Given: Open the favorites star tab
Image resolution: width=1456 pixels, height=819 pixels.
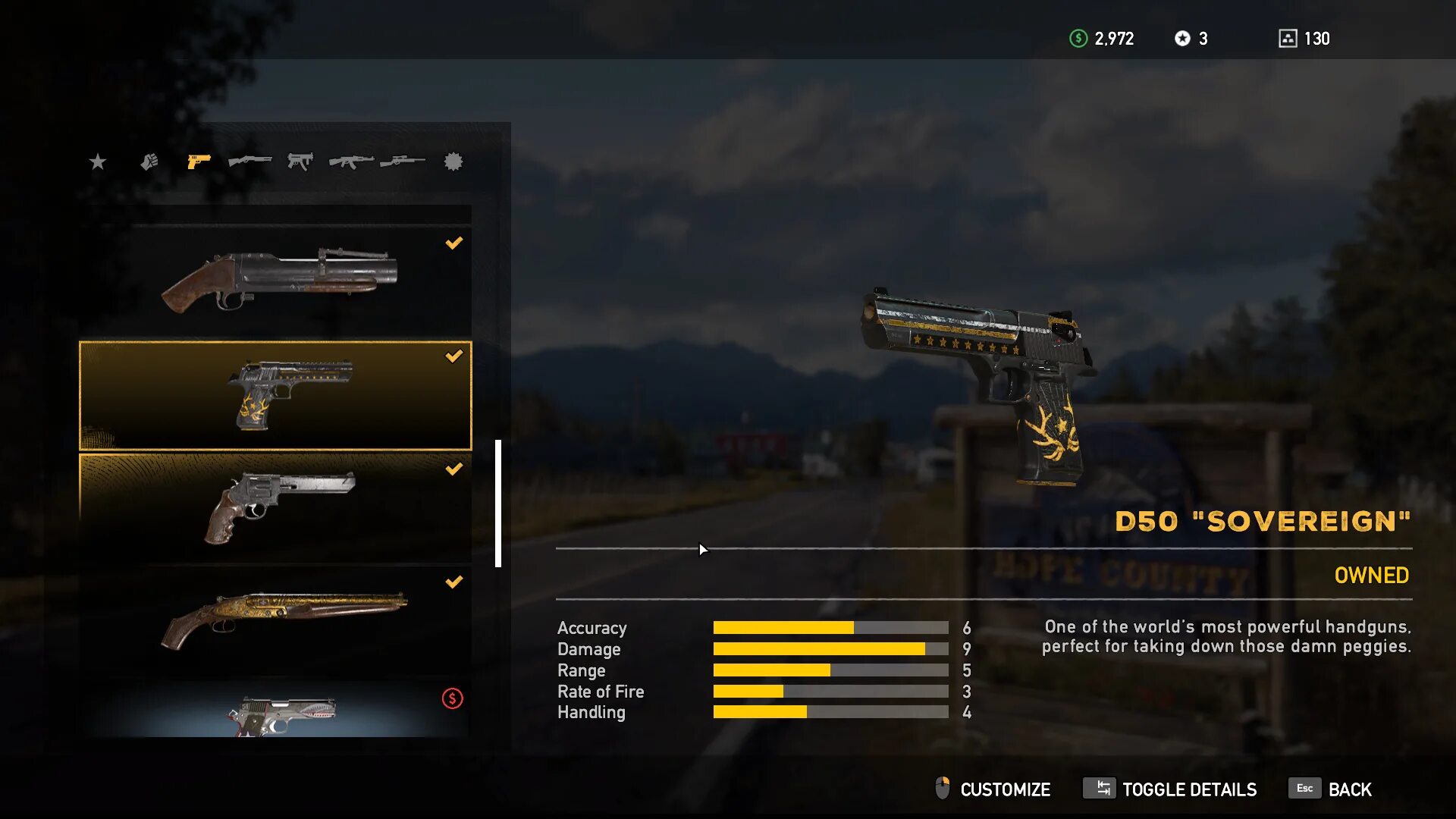Looking at the screenshot, I should [98, 162].
